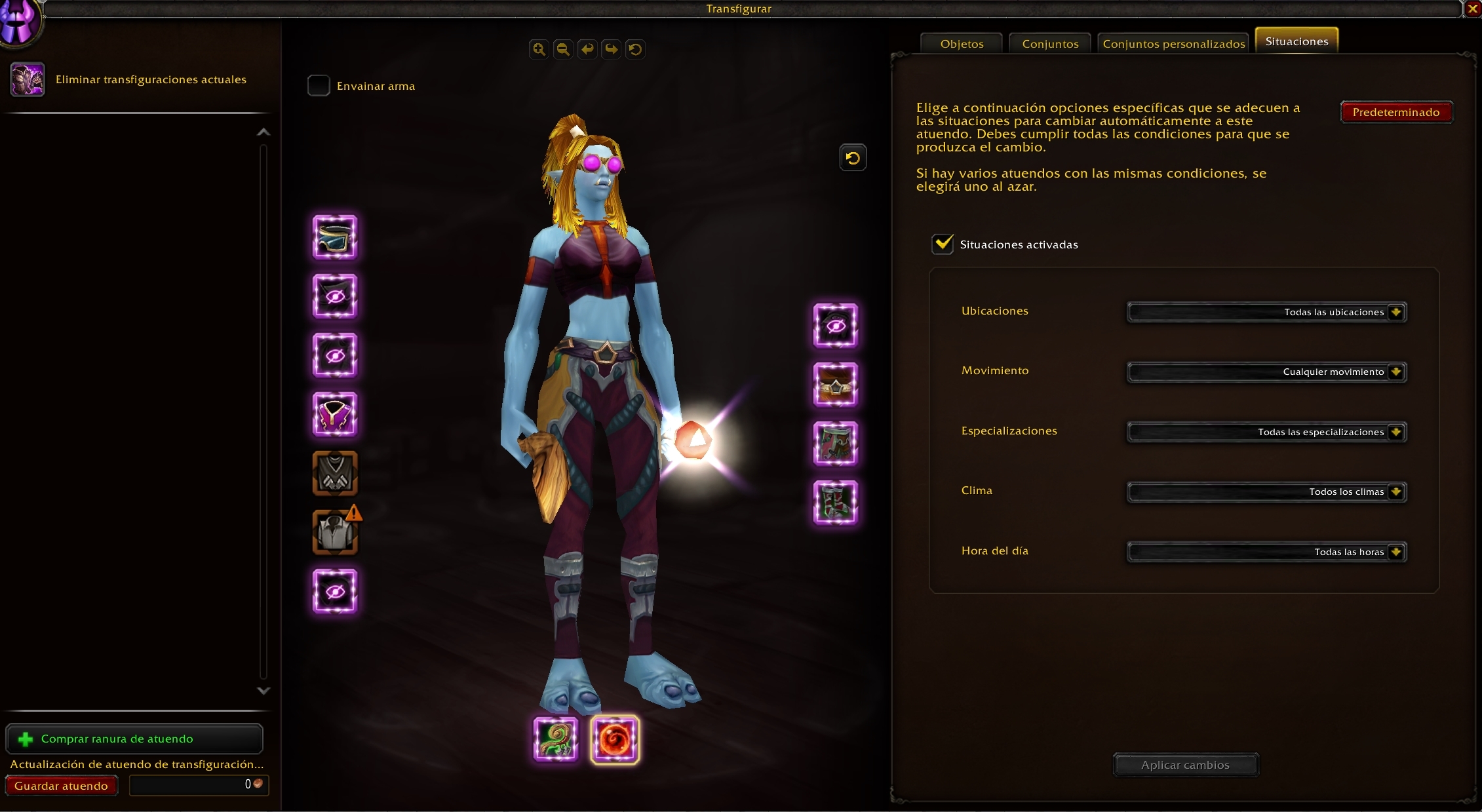Zoom in on the character model
Screen dimensions: 1482x812
point(539,49)
